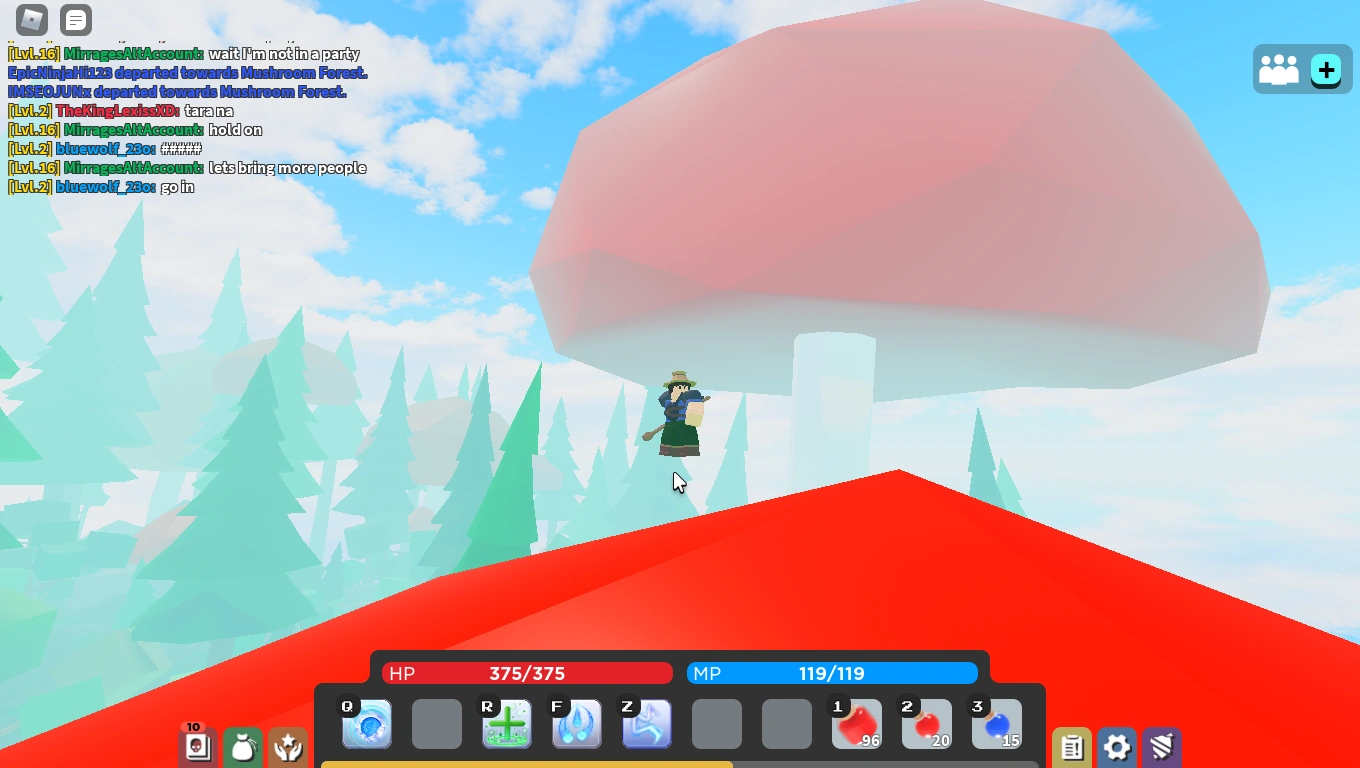The width and height of the screenshot is (1360, 768).
Task: Open the red spellbook inventory with badge 10
Action: (198, 747)
